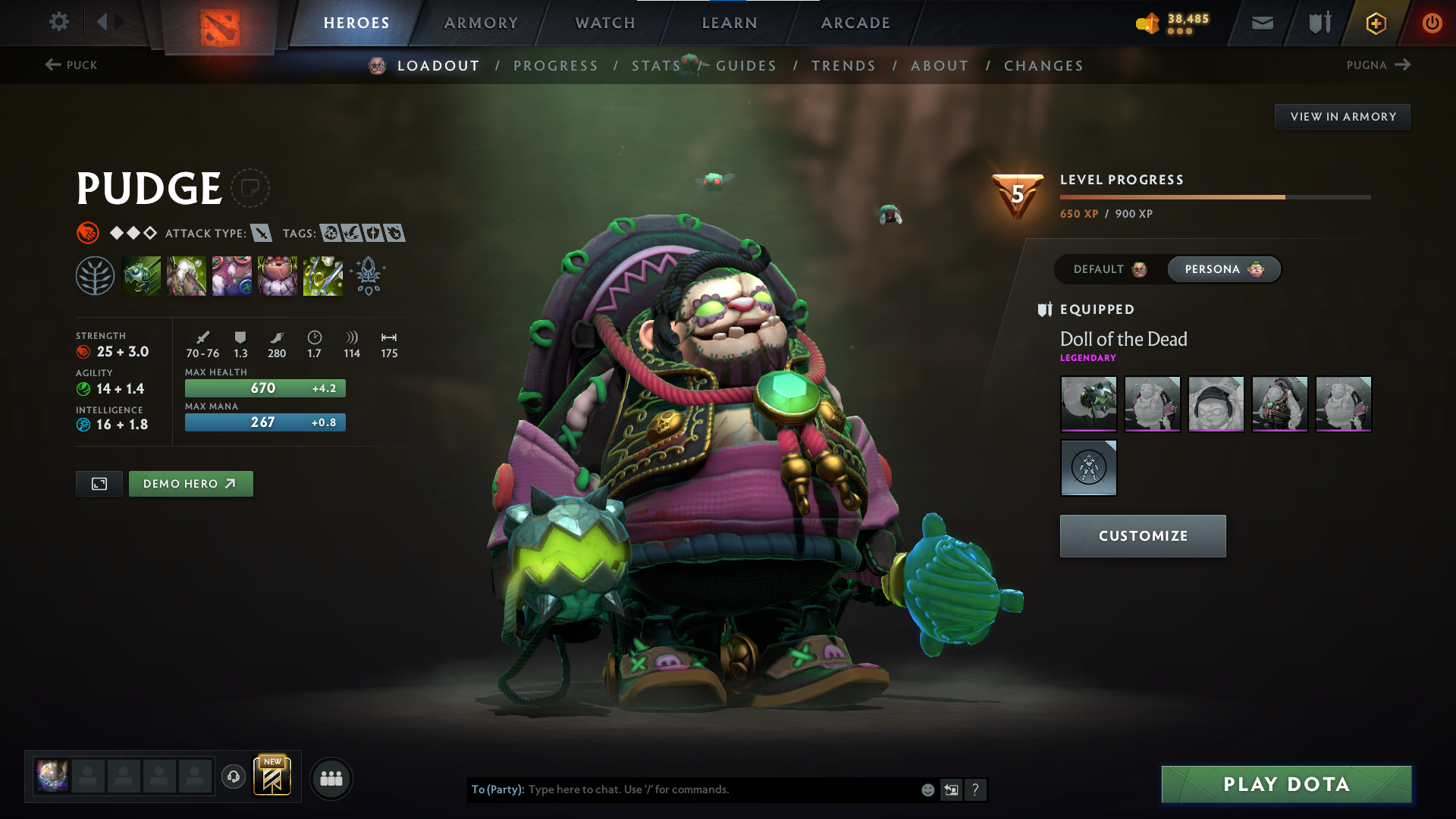This screenshot has height=819, width=1456.
Task: Select Pudge's Meat Hook ability icon
Action: [142, 275]
